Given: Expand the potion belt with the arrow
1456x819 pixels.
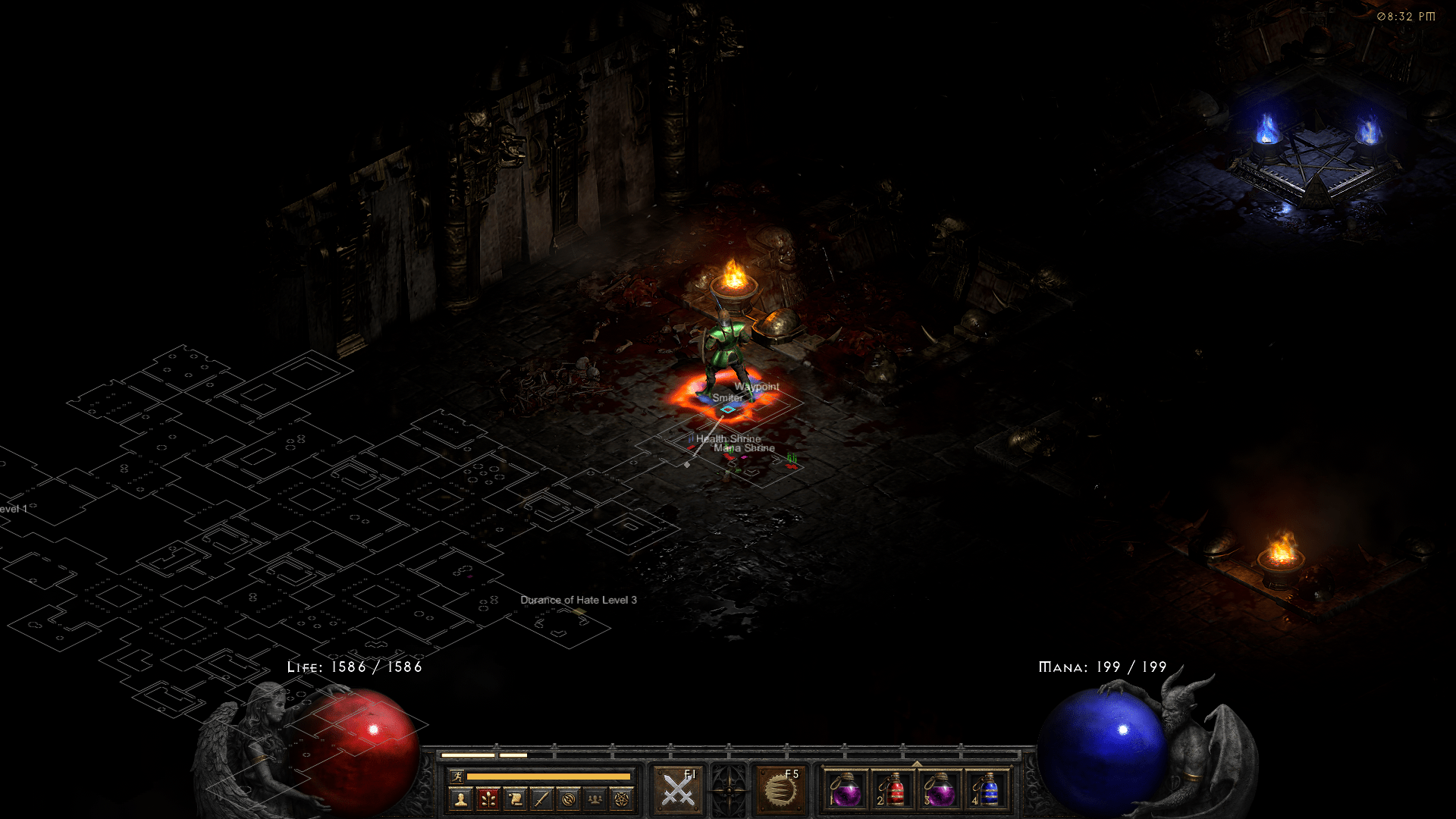Looking at the screenshot, I should click(917, 764).
